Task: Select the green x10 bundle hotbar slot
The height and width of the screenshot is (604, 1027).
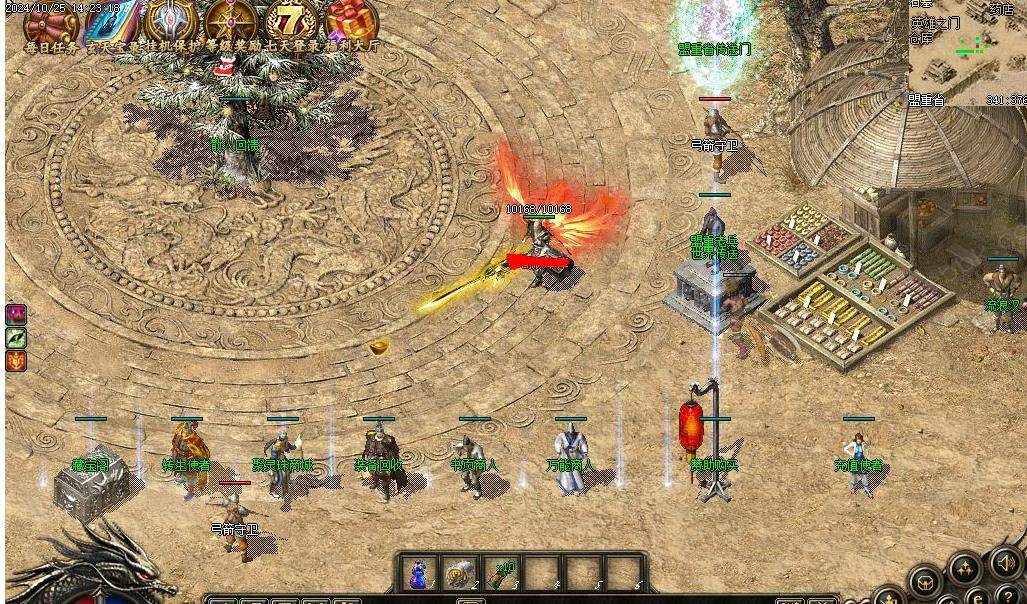Action: [500, 574]
